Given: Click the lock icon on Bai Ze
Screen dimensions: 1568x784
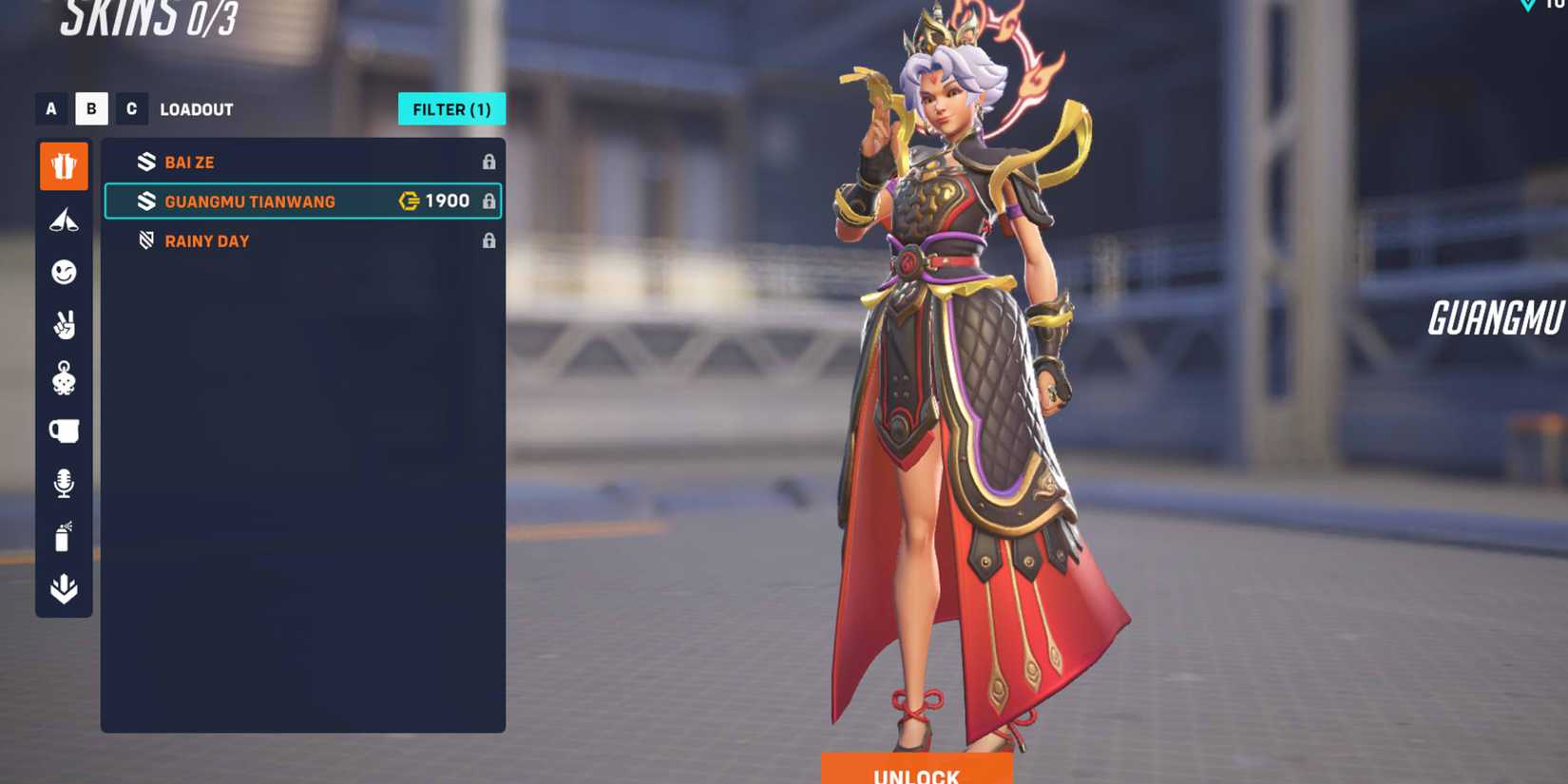Looking at the screenshot, I should click(x=490, y=162).
